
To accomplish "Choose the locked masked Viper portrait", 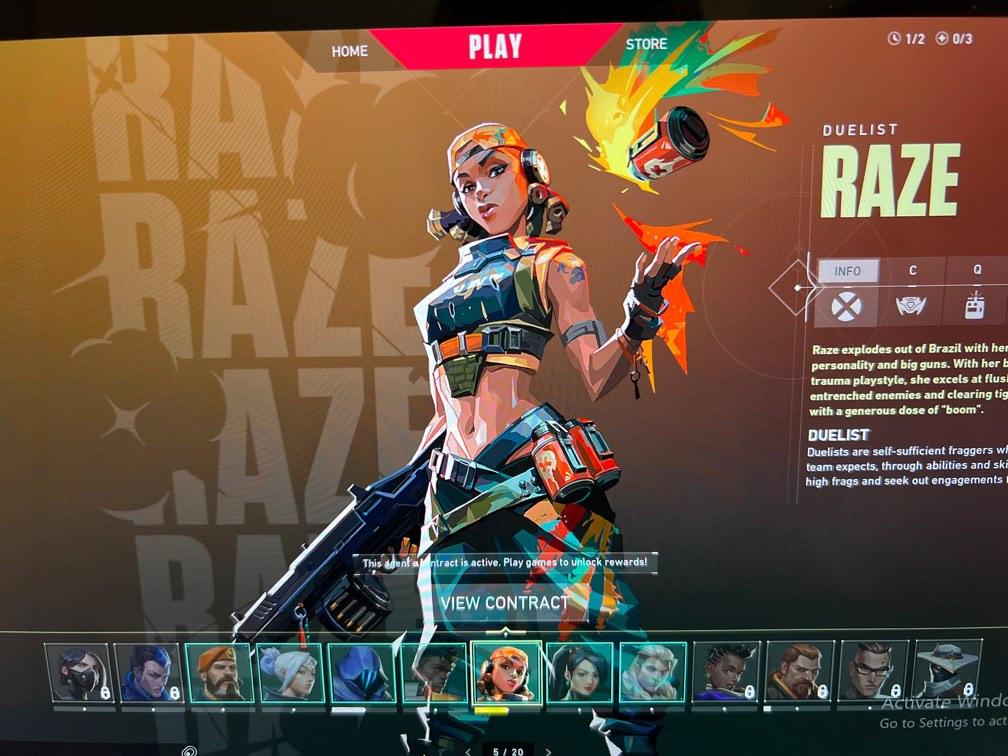I will [x=78, y=672].
